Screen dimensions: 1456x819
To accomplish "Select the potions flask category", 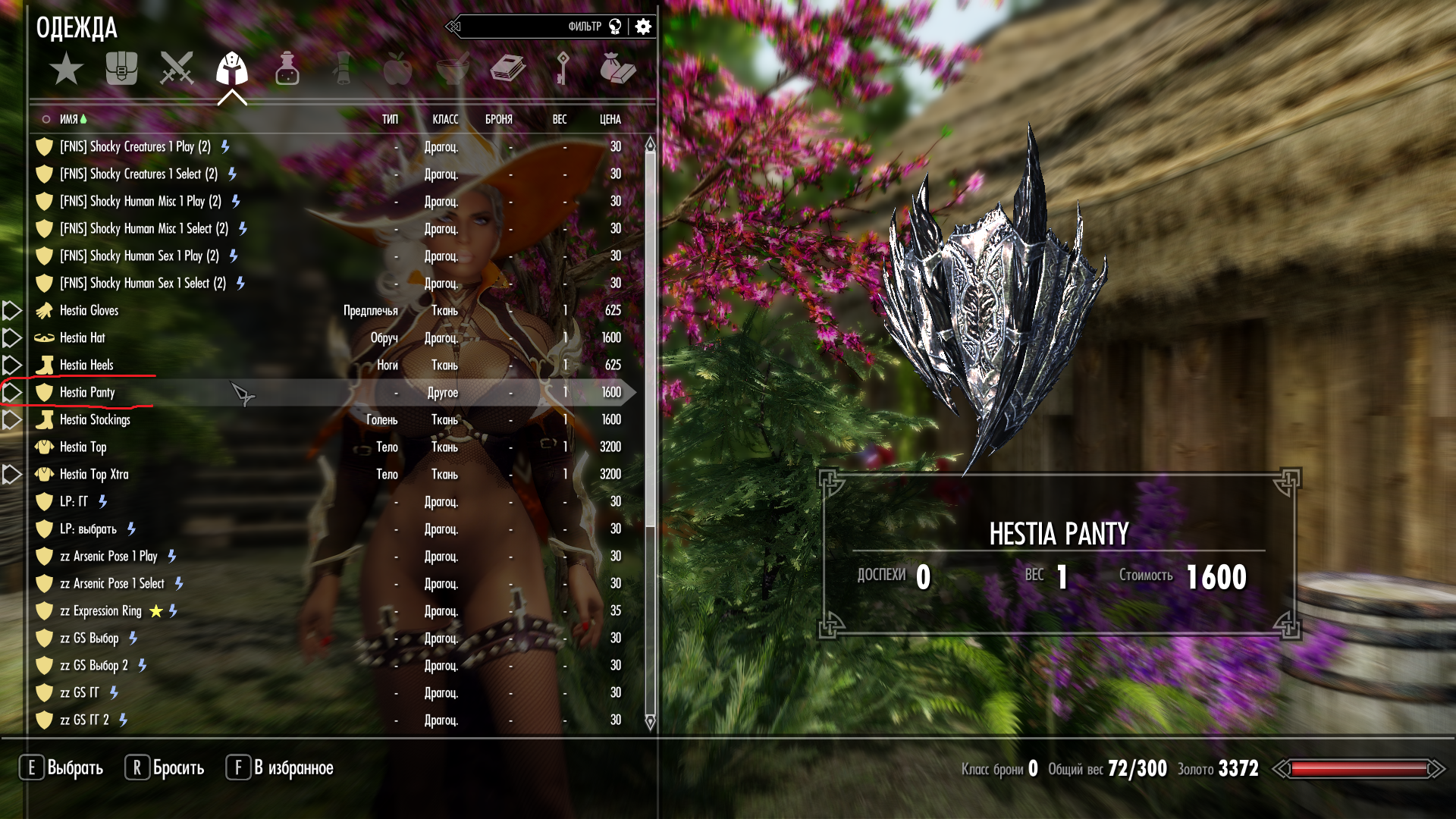I will [x=287, y=69].
